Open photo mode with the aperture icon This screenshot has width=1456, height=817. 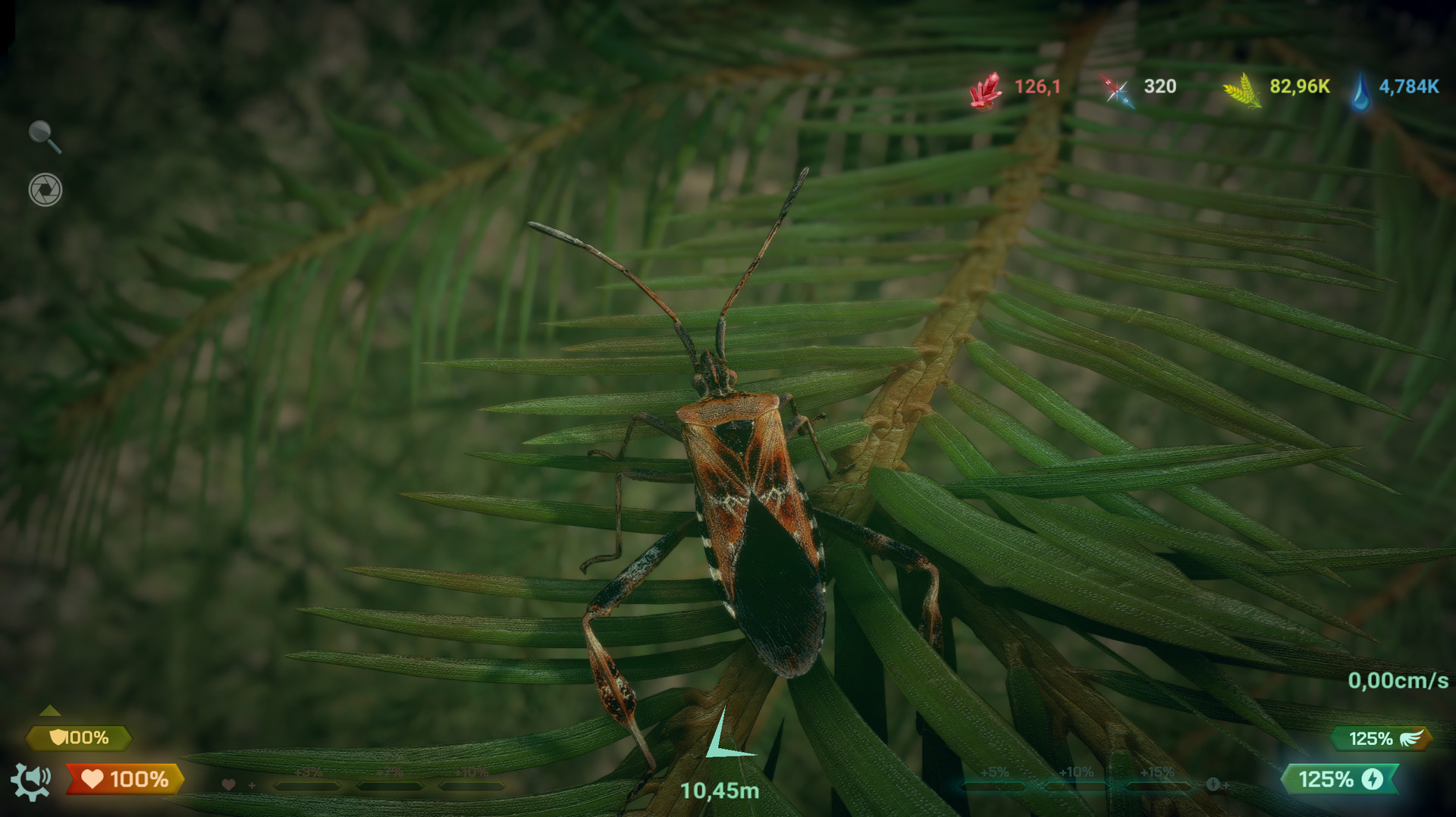pos(45,188)
